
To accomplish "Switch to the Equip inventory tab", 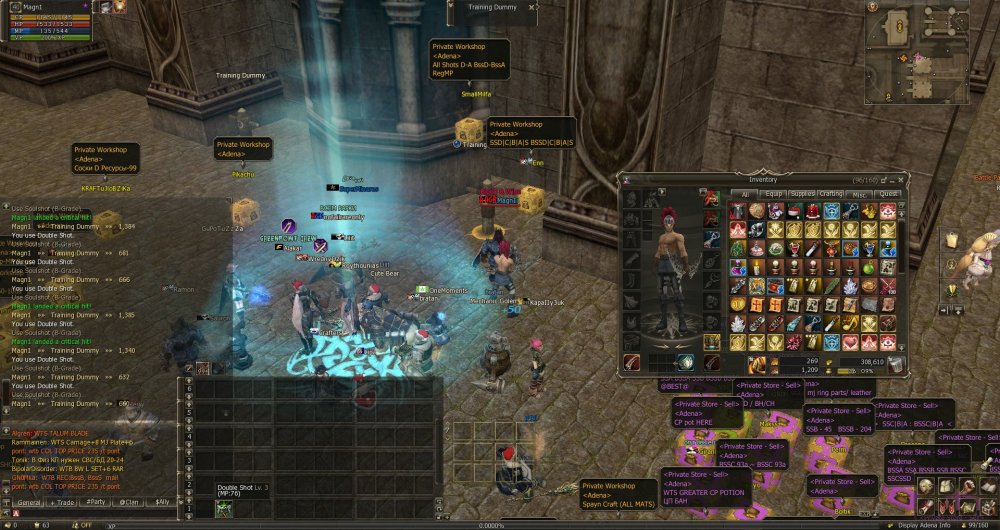I will (x=774, y=194).
